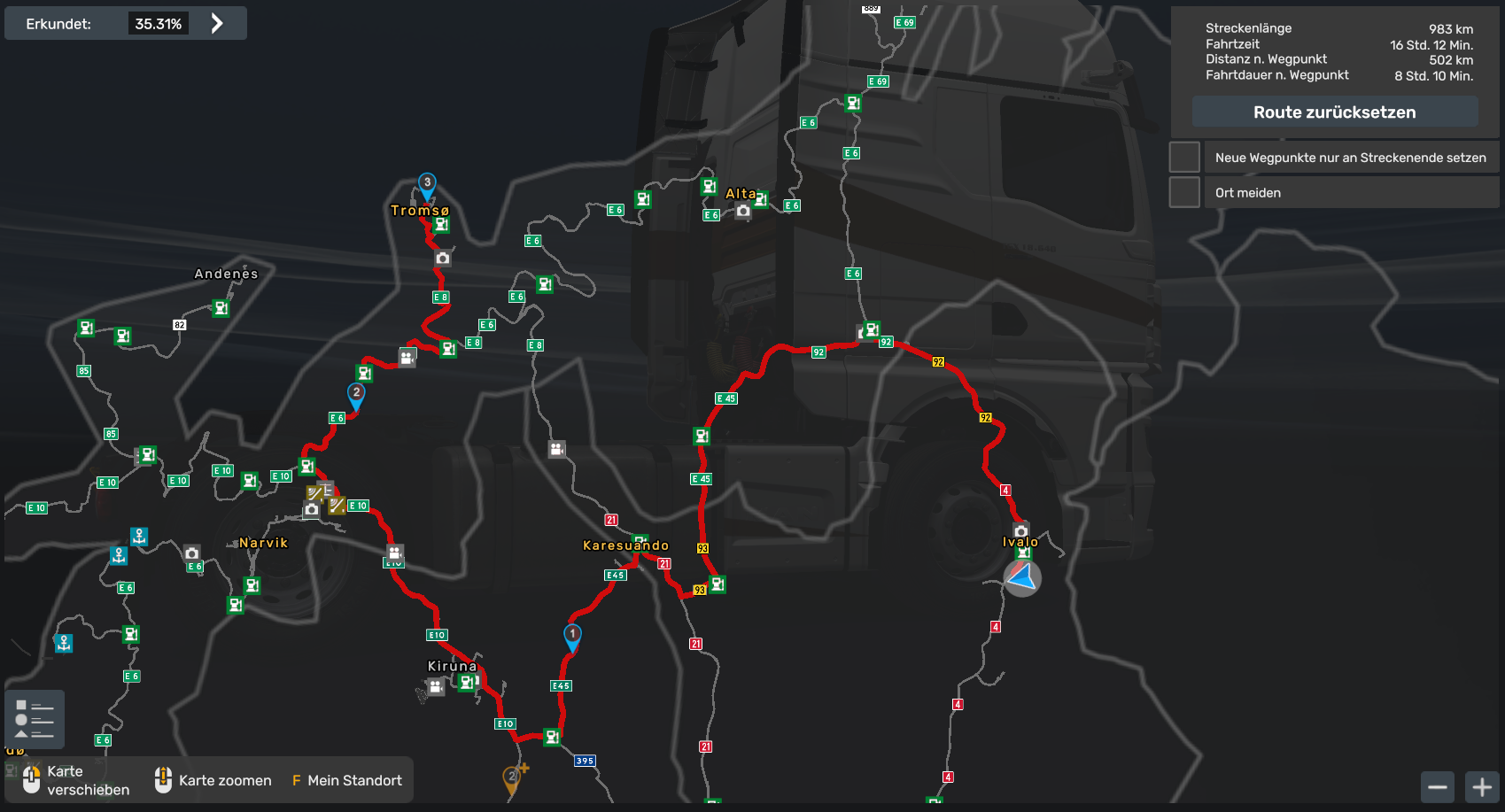Select waypoint marker 2 on the E6
Screen dimensions: 1505x812
(356, 395)
